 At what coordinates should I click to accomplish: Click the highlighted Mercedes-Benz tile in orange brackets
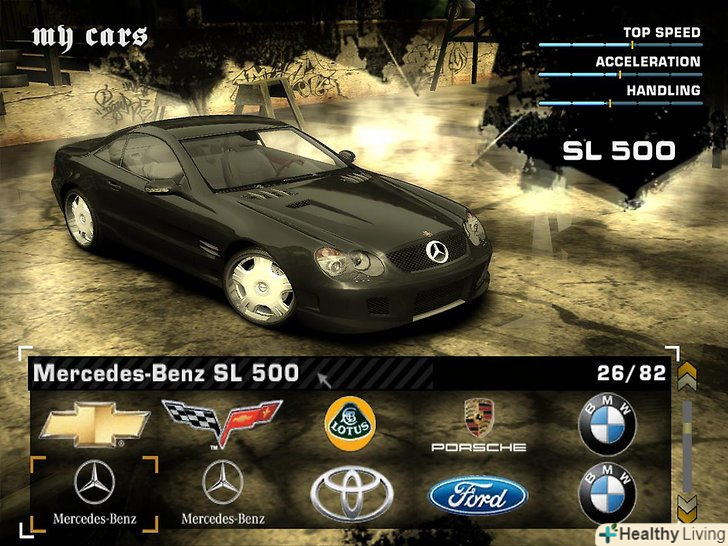coord(94,492)
